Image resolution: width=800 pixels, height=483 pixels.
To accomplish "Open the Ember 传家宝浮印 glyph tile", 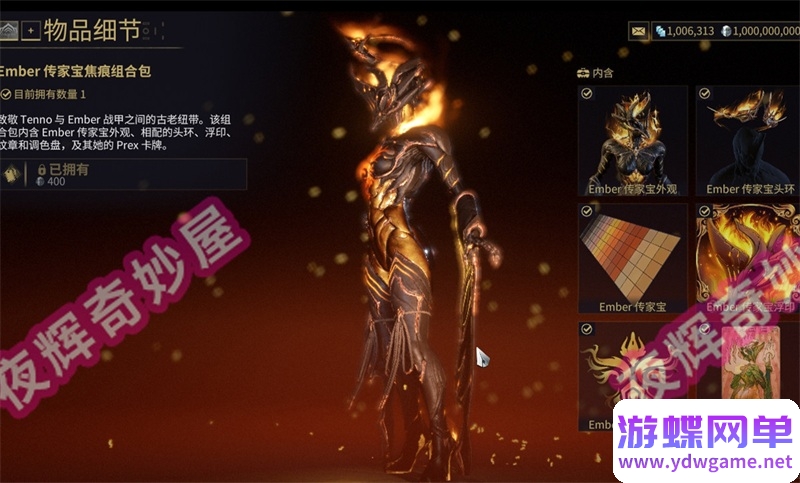I will [x=750, y=258].
